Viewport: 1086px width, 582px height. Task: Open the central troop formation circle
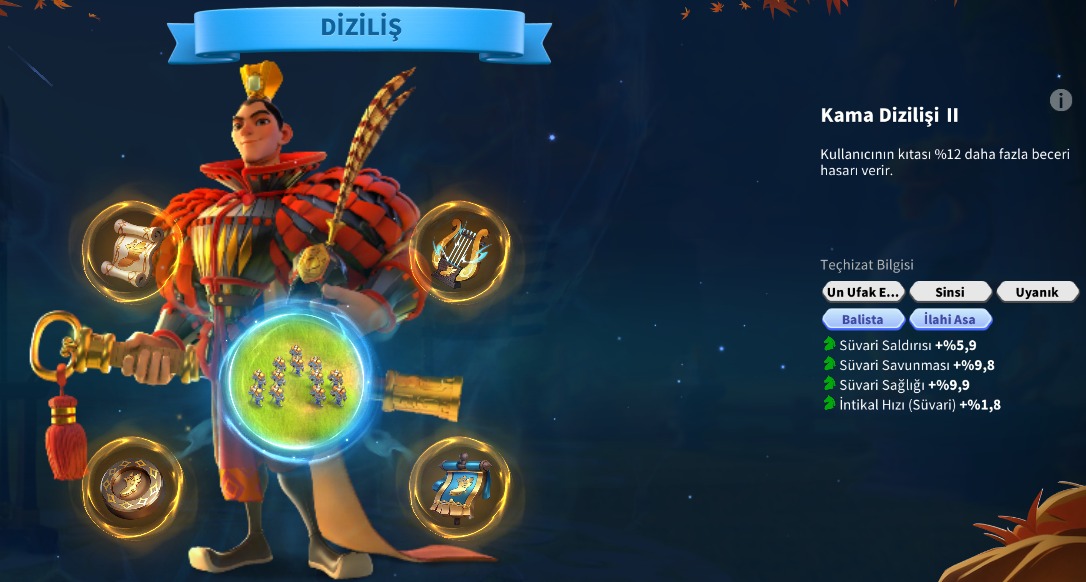(296, 378)
